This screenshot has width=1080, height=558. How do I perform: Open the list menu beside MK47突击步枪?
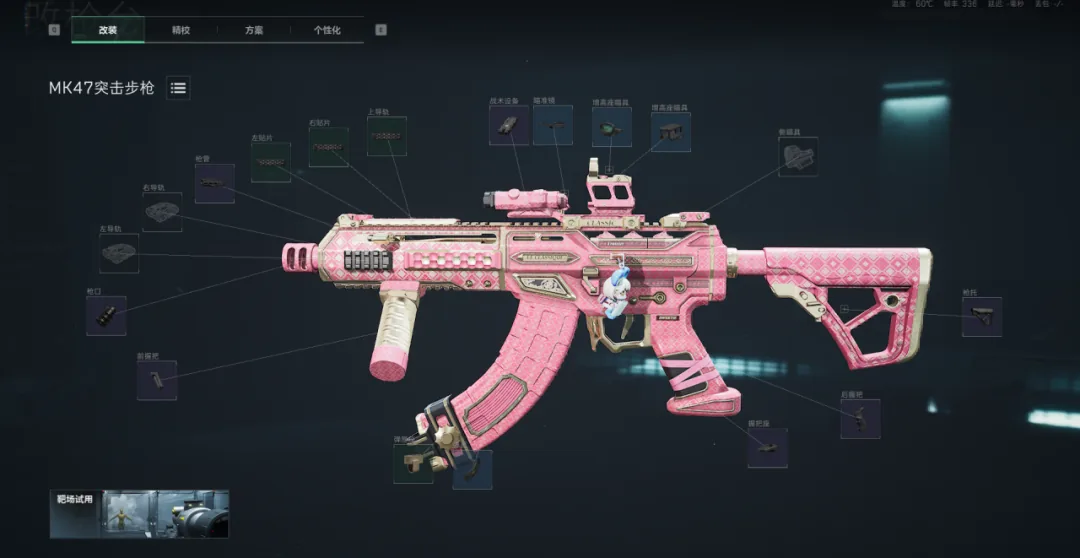(x=178, y=88)
